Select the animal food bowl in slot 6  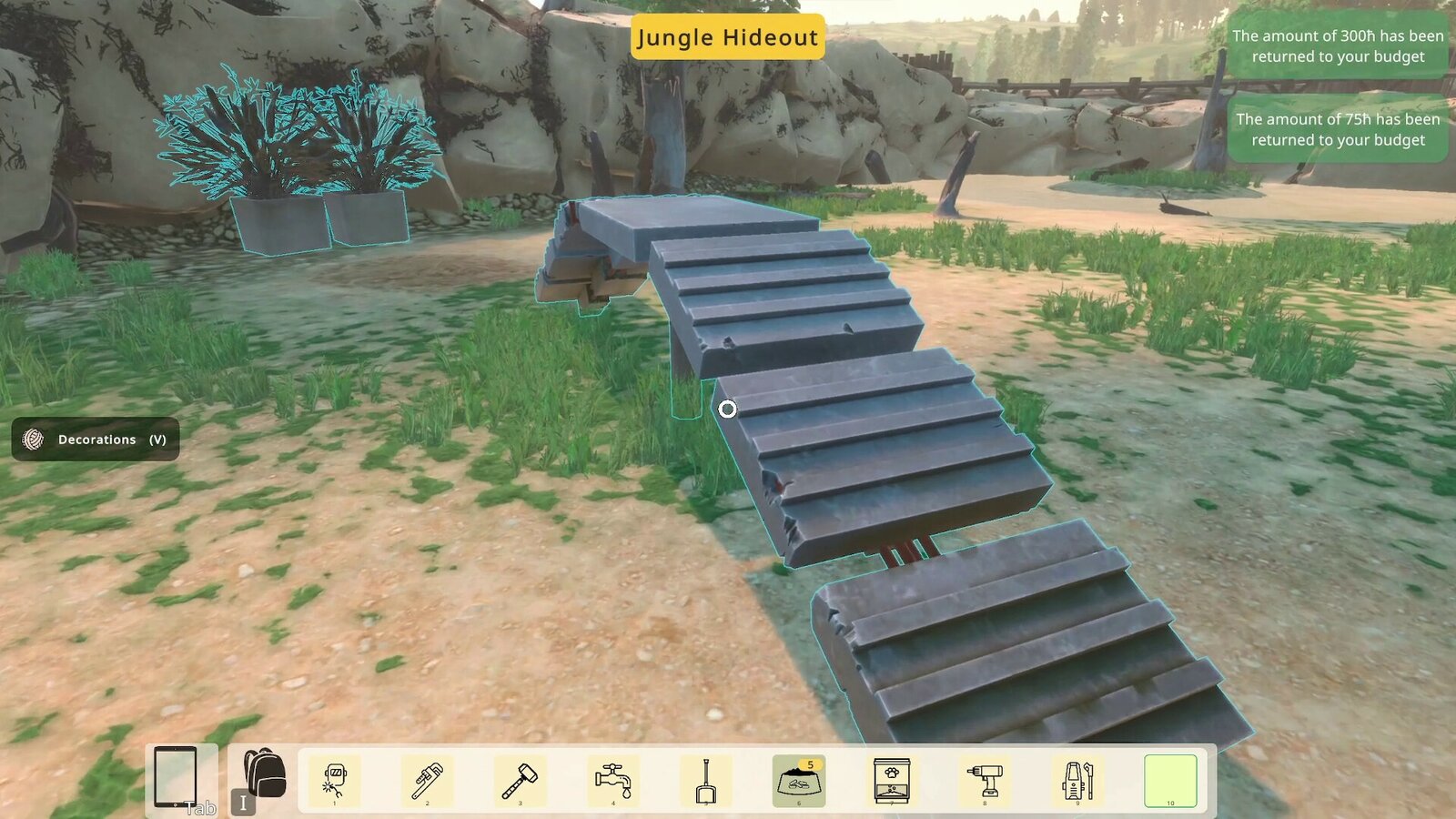[800, 779]
